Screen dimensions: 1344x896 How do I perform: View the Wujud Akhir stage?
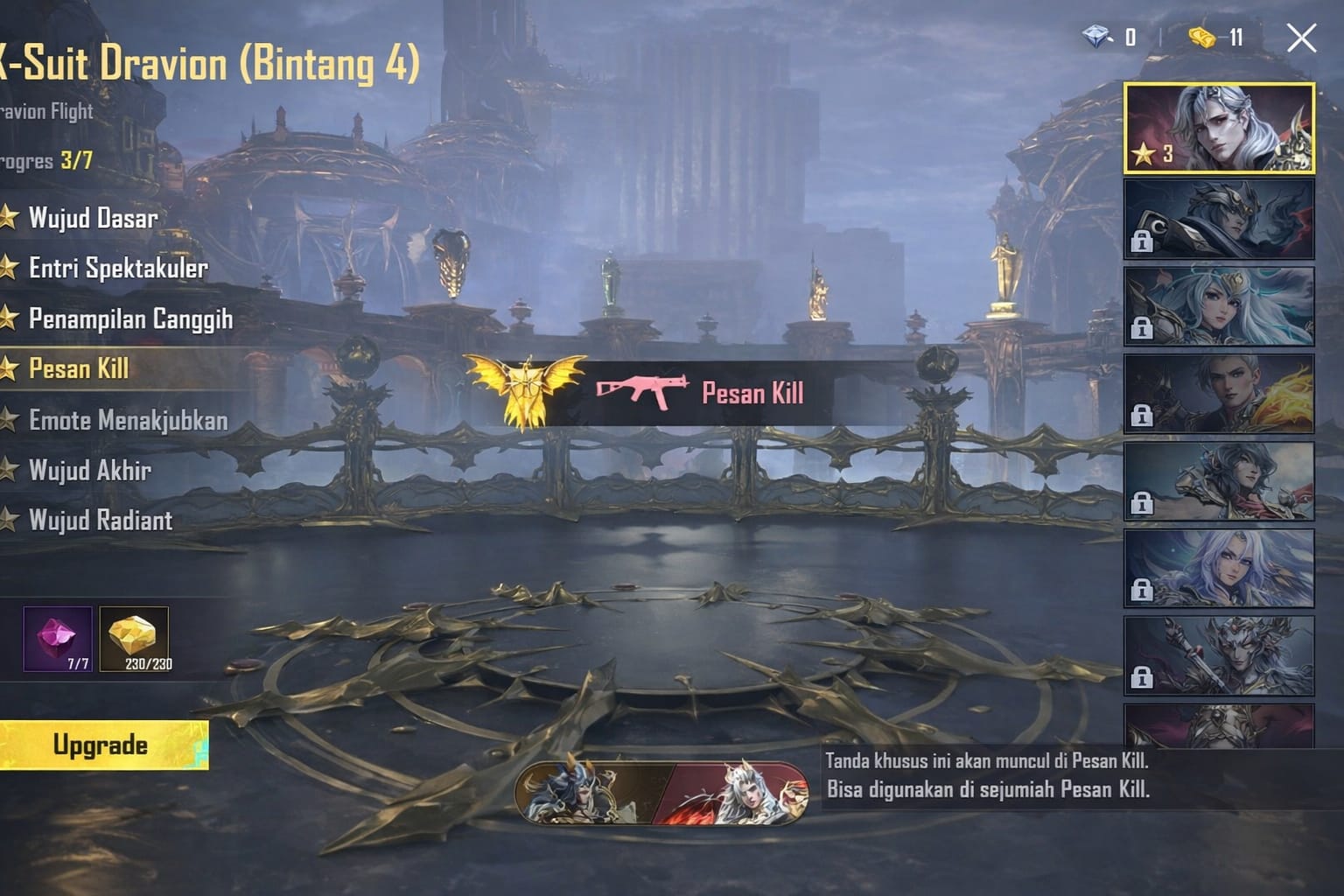pos(89,471)
